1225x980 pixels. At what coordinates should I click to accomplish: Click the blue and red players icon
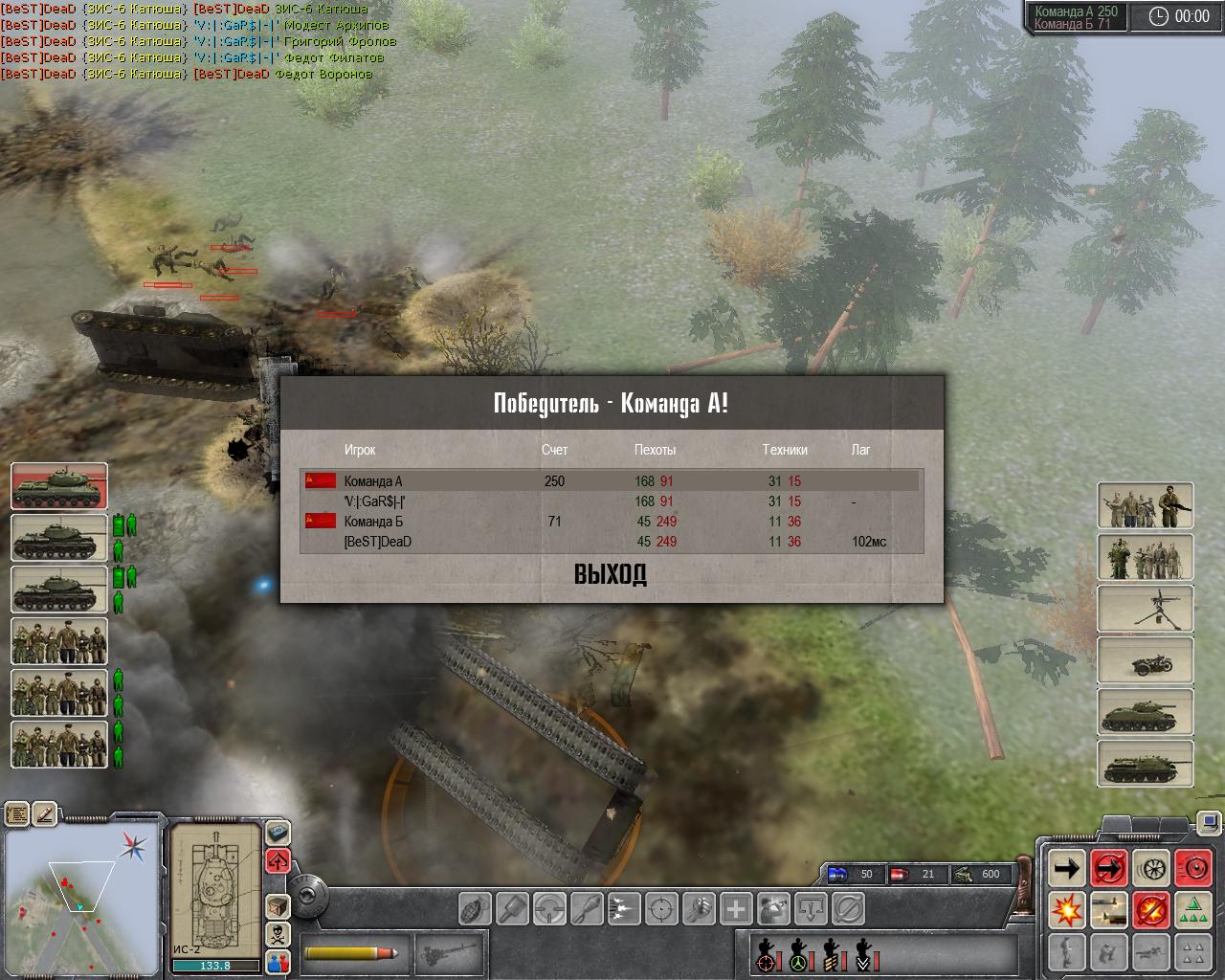[278, 961]
